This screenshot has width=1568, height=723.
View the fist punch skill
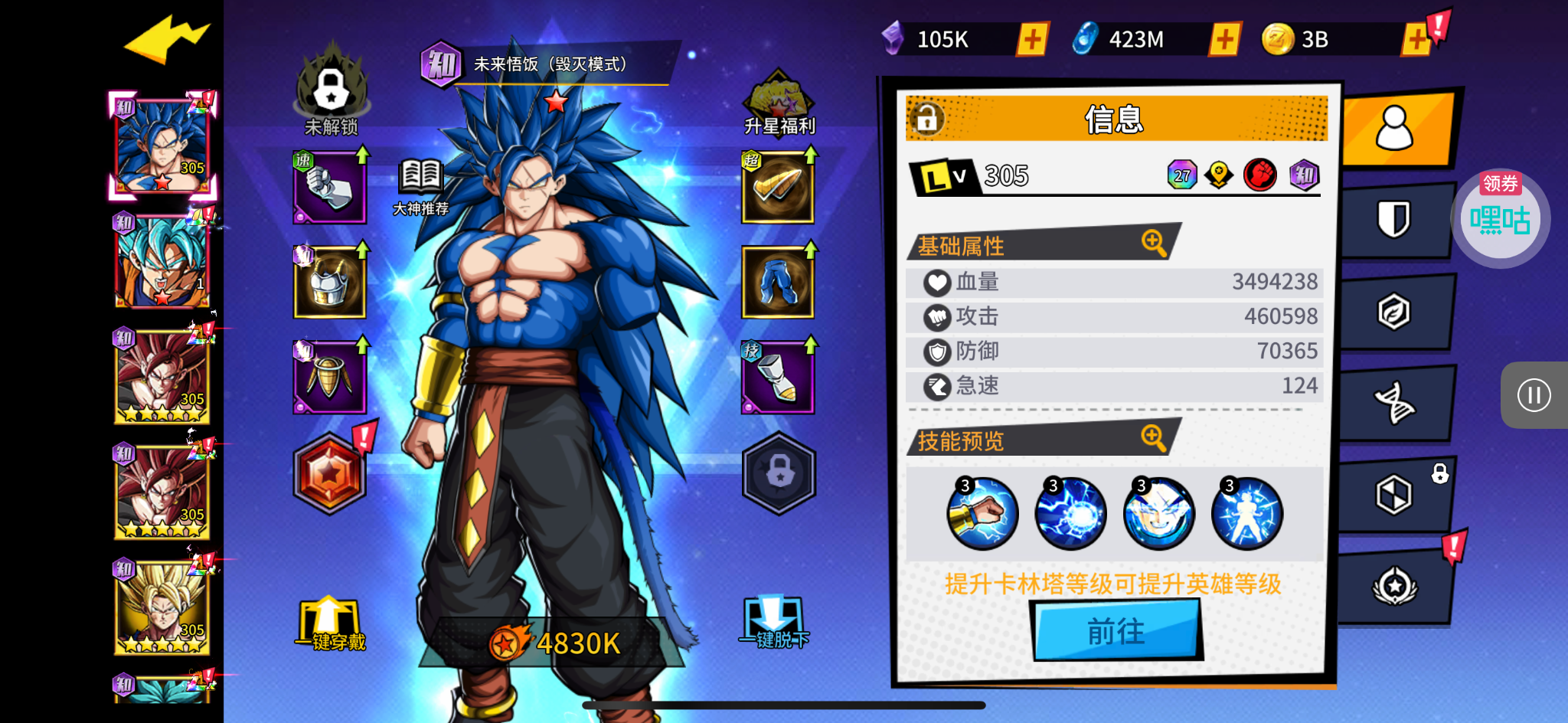982,513
